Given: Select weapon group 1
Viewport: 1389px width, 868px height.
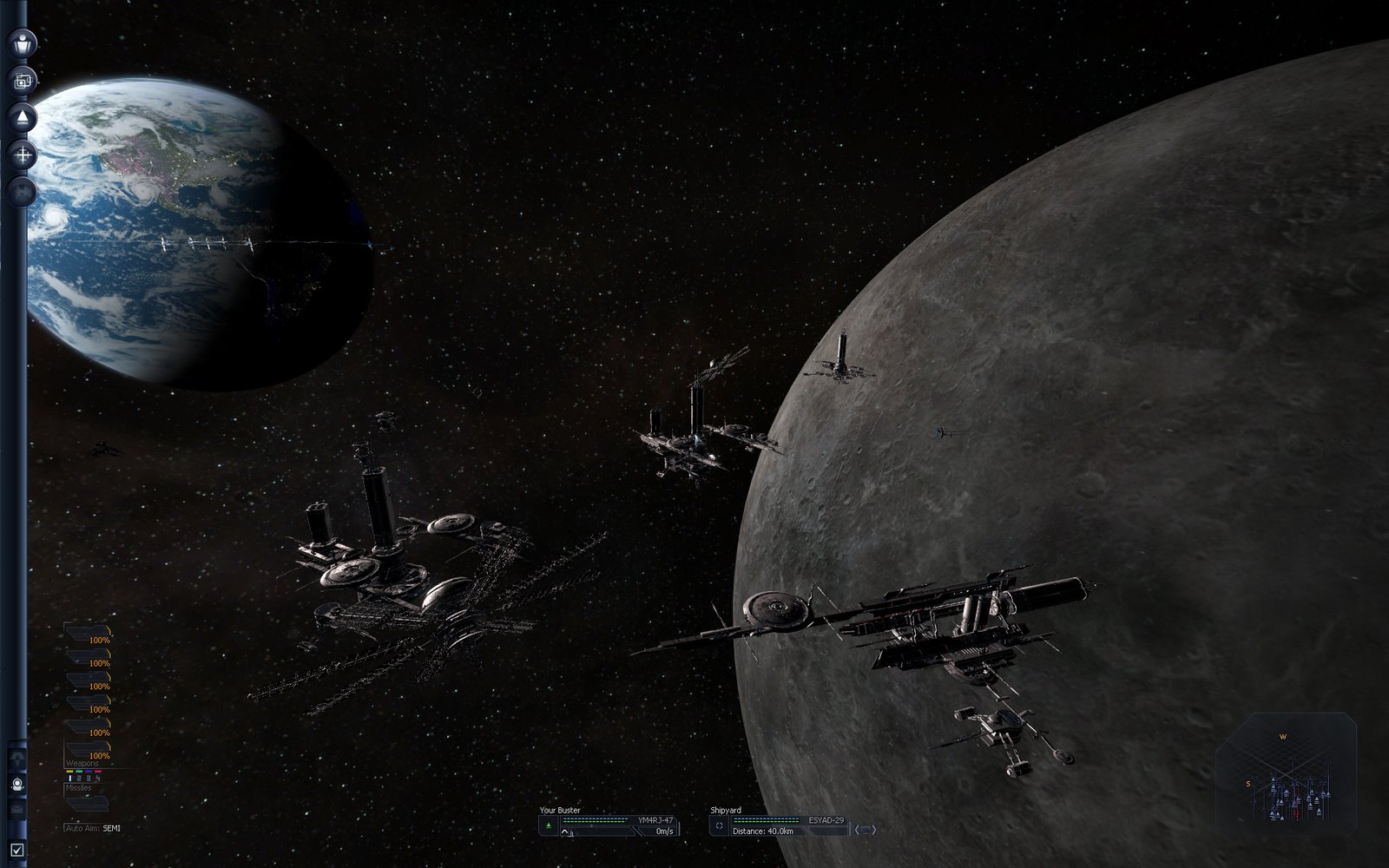Looking at the screenshot, I should pos(70,779).
